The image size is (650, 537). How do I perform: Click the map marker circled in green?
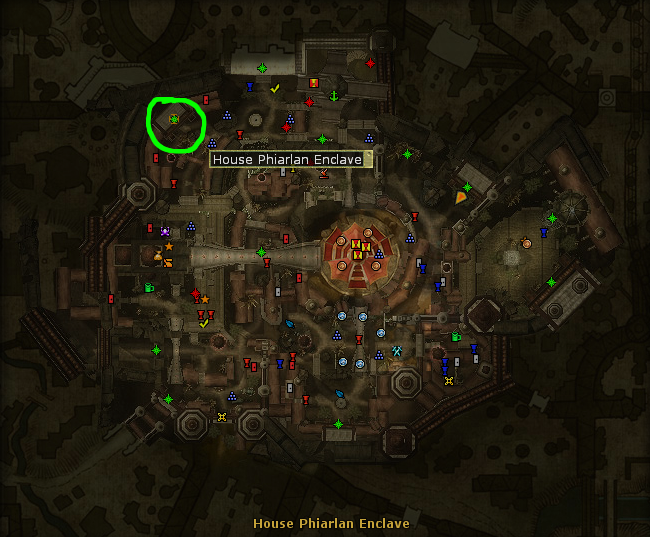click(173, 119)
